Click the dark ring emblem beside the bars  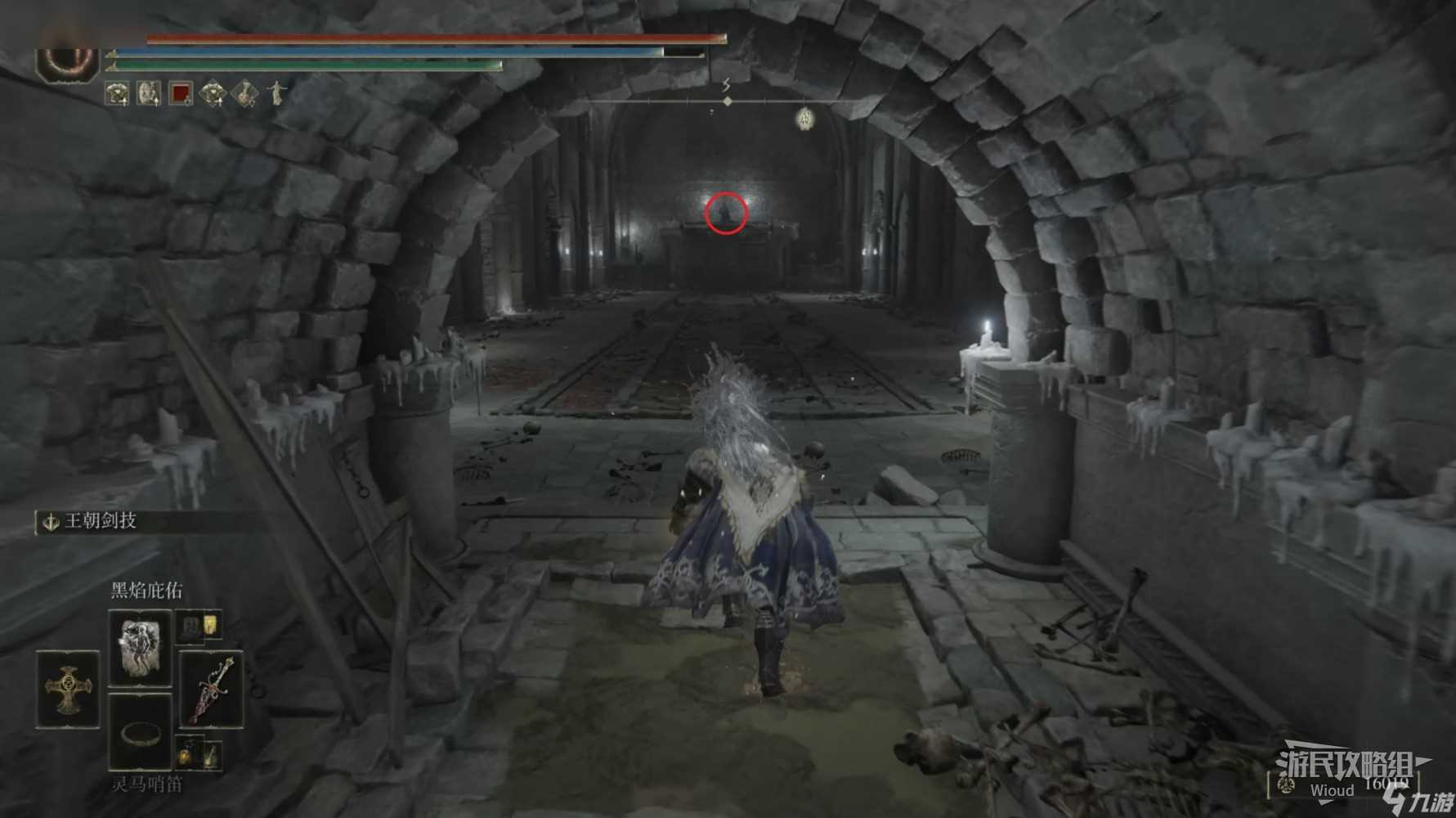(x=68, y=61)
